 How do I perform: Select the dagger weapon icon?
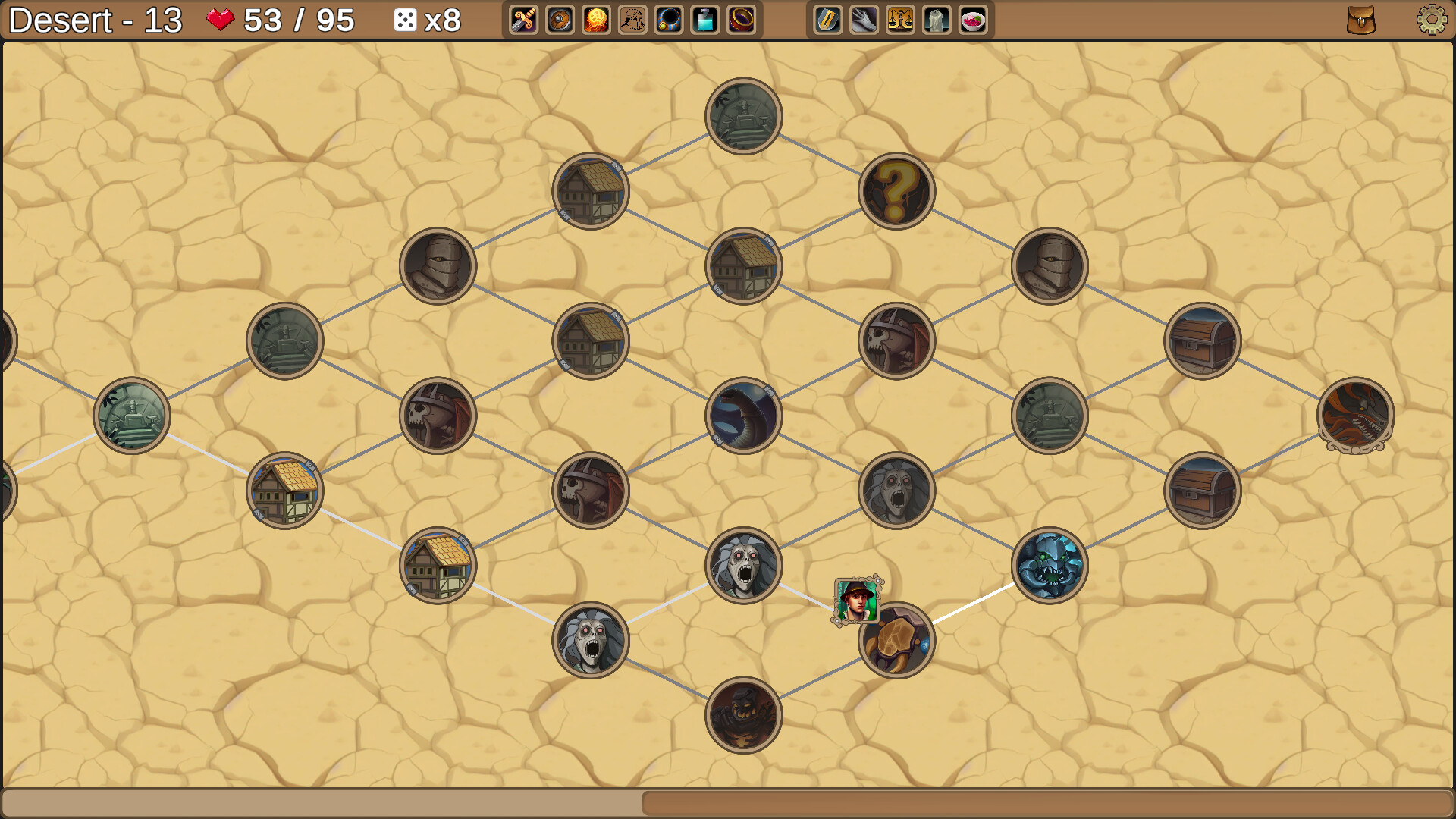click(522, 20)
